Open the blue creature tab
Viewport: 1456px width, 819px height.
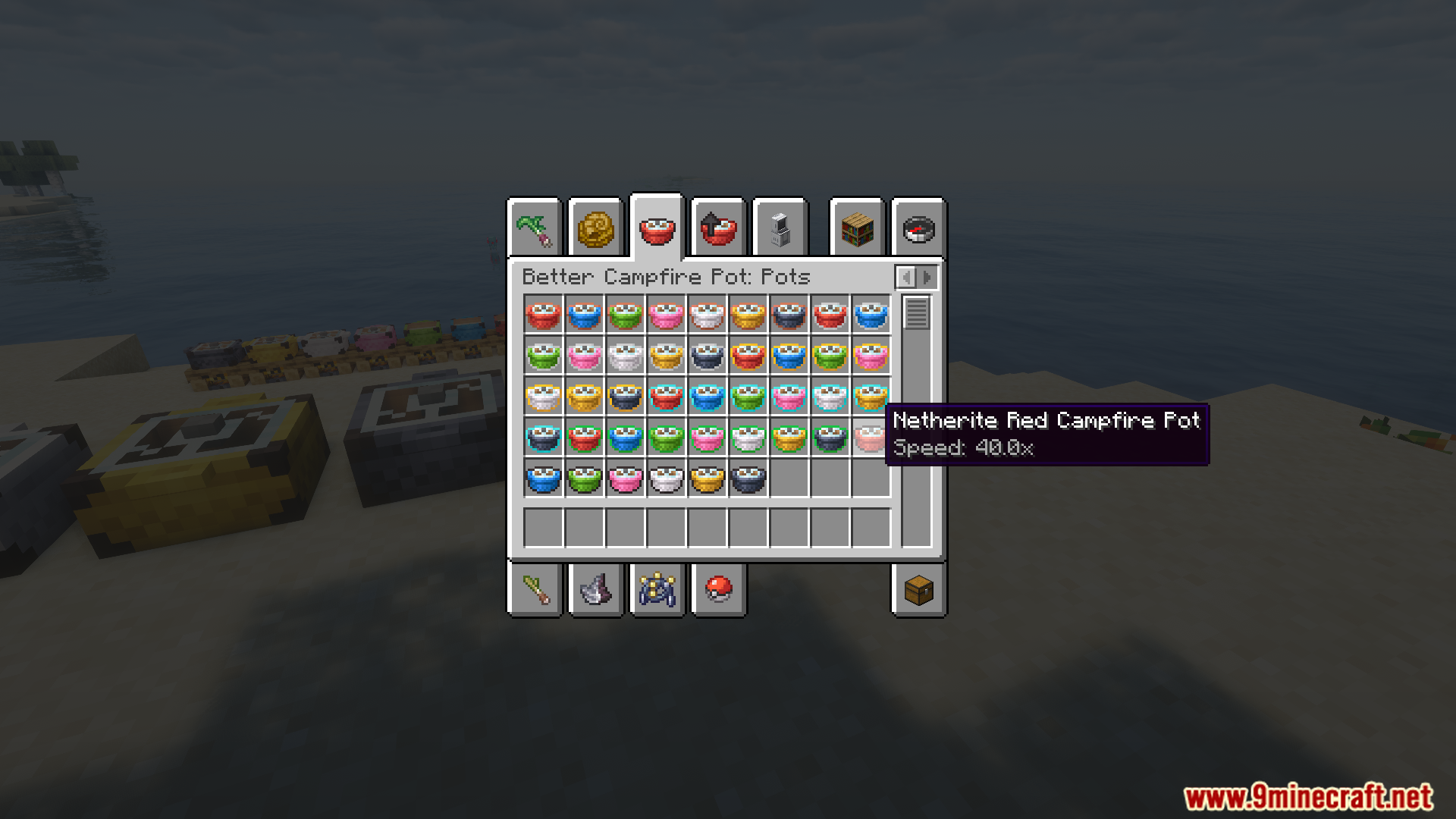[x=657, y=591]
